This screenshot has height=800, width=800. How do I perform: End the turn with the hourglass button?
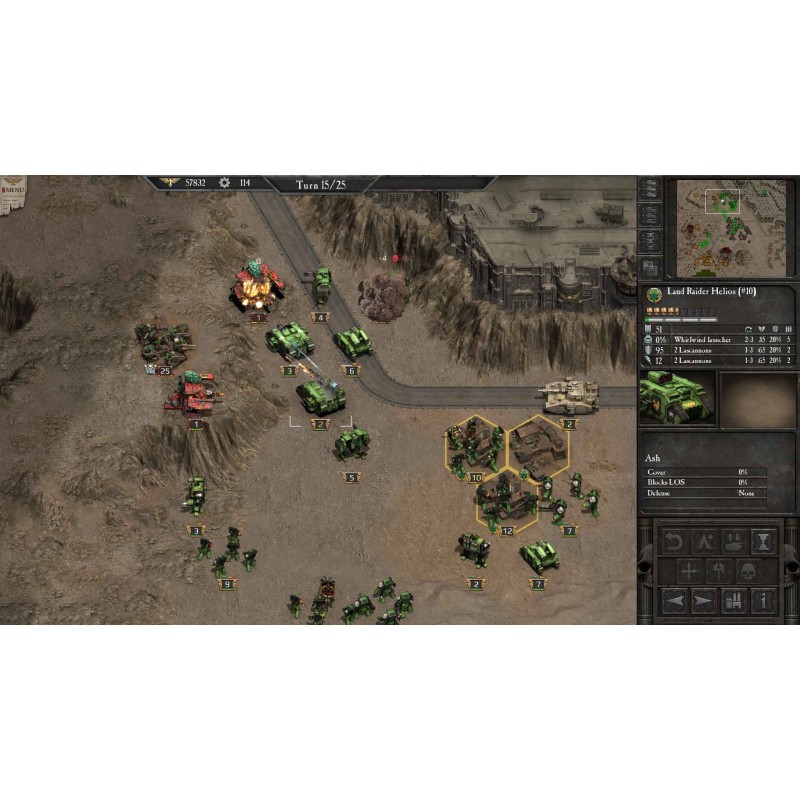763,542
